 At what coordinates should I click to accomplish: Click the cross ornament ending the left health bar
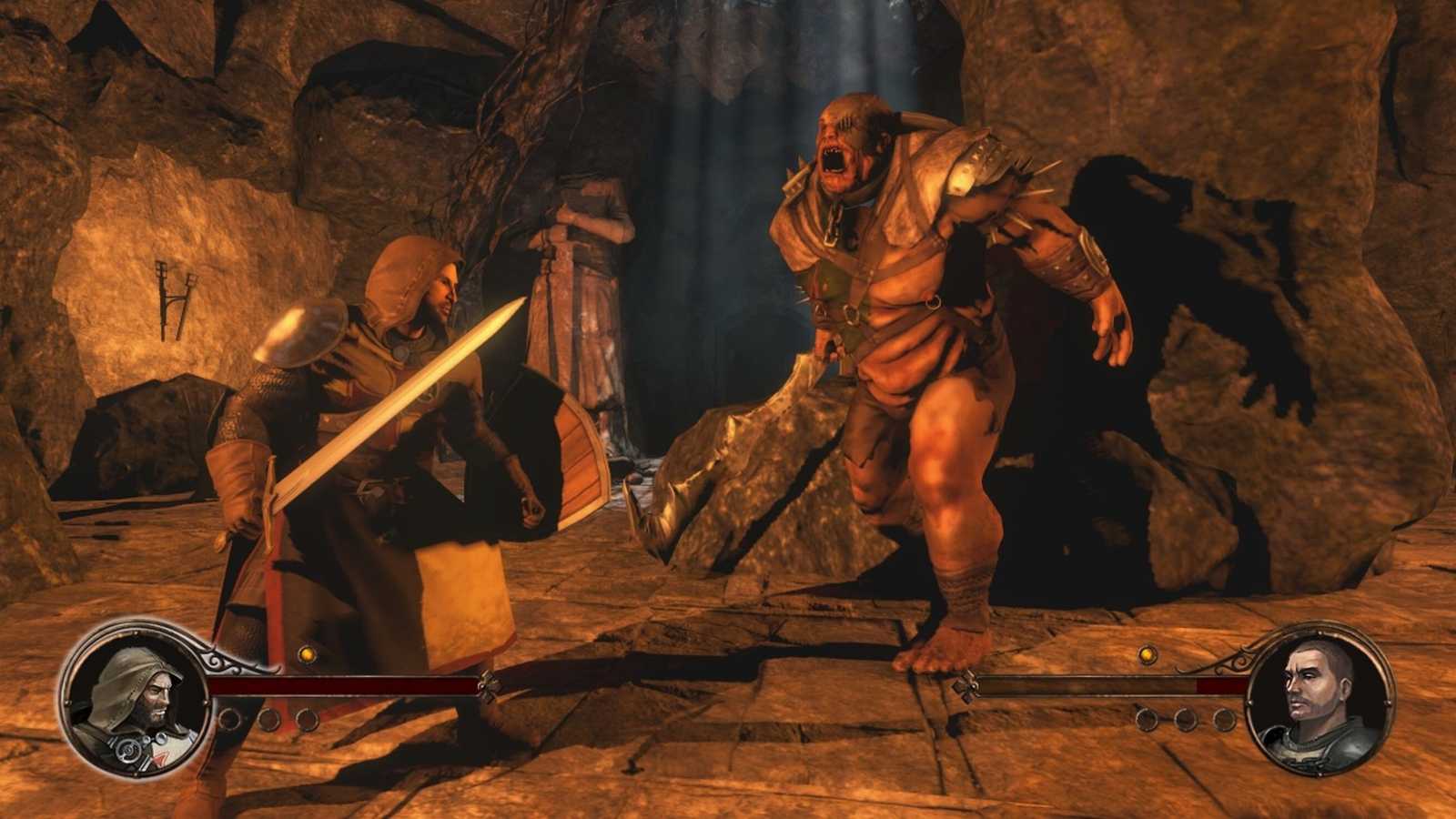point(490,685)
